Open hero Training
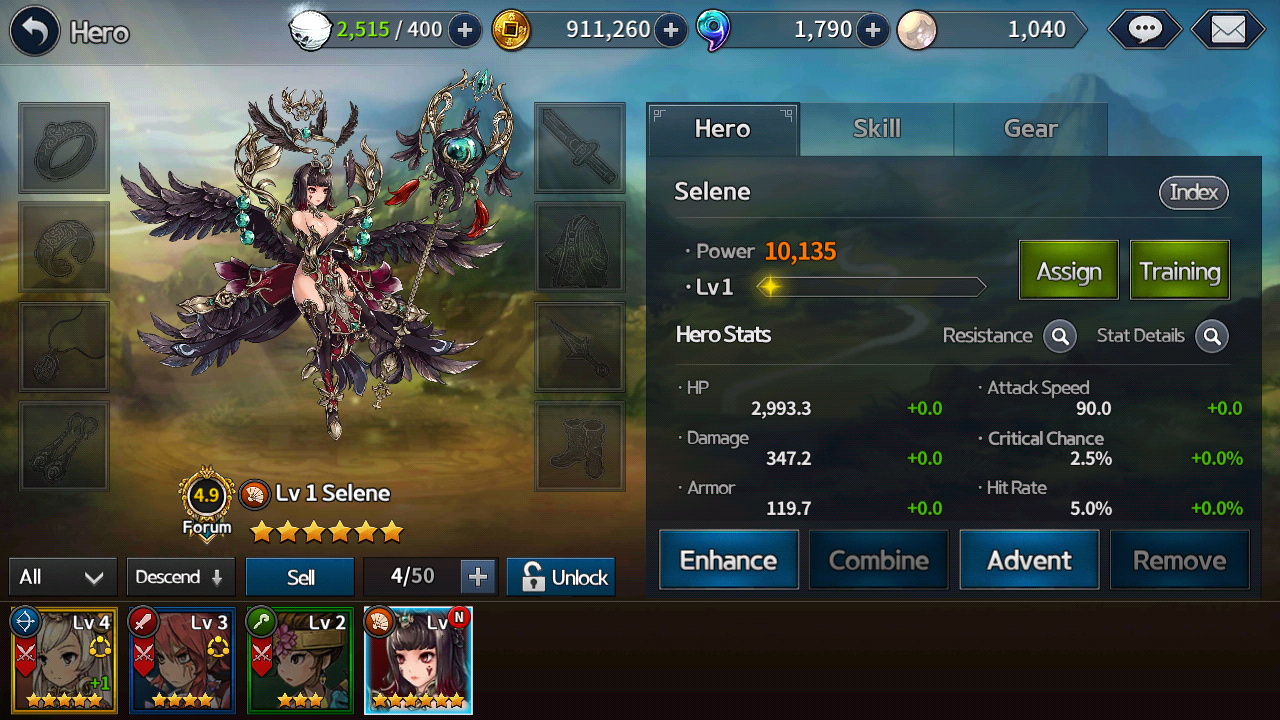Image resolution: width=1280 pixels, height=720 pixels. click(x=1179, y=270)
